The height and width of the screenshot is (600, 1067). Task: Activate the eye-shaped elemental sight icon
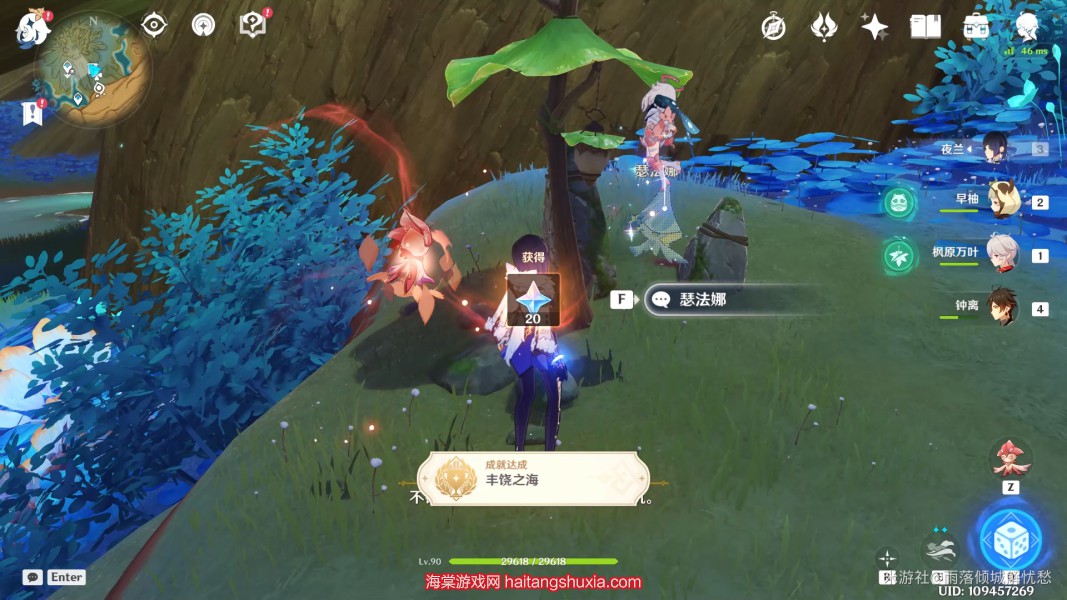pyautogui.click(x=154, y=25)
